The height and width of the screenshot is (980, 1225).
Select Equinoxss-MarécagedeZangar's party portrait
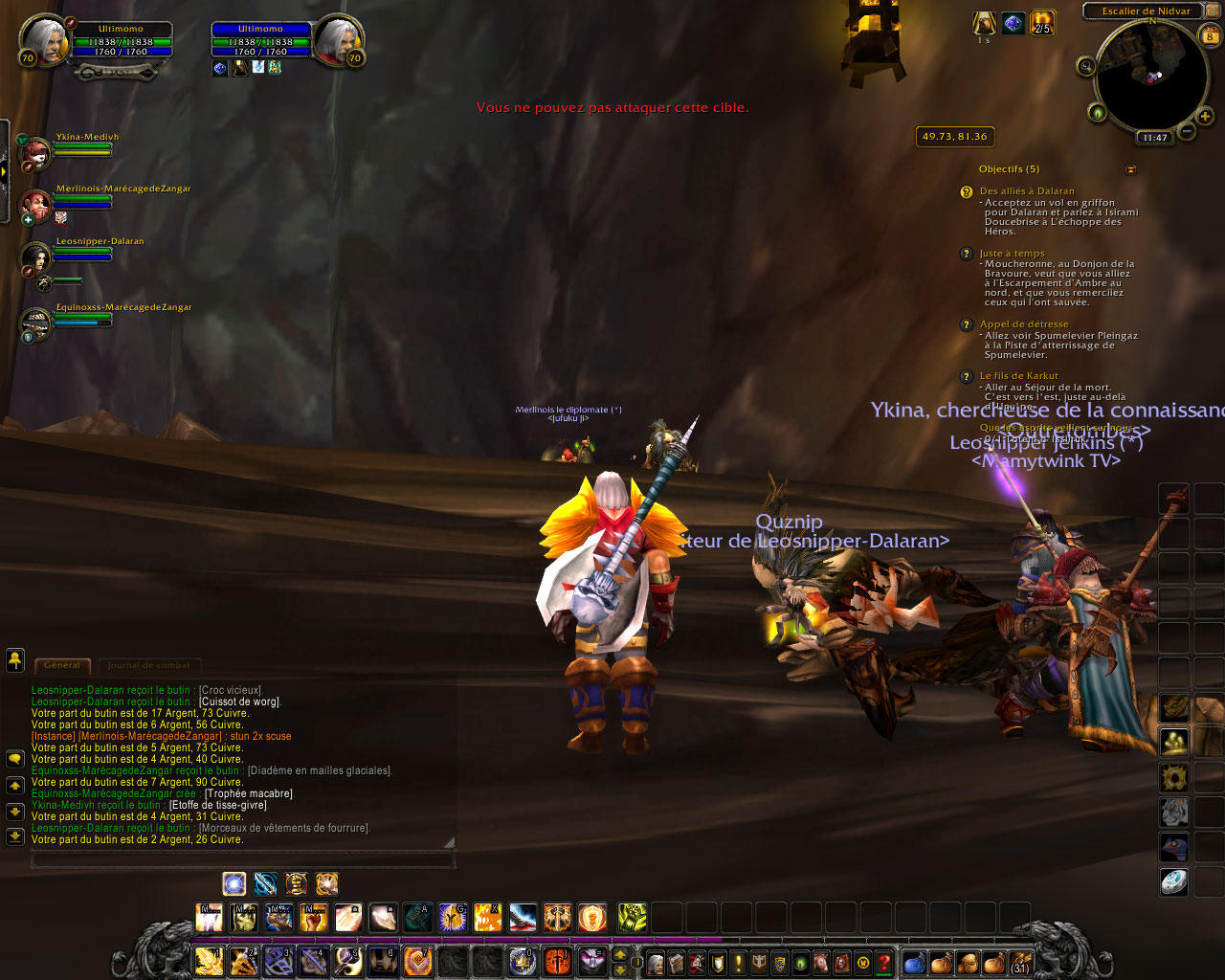coord(36,323)
